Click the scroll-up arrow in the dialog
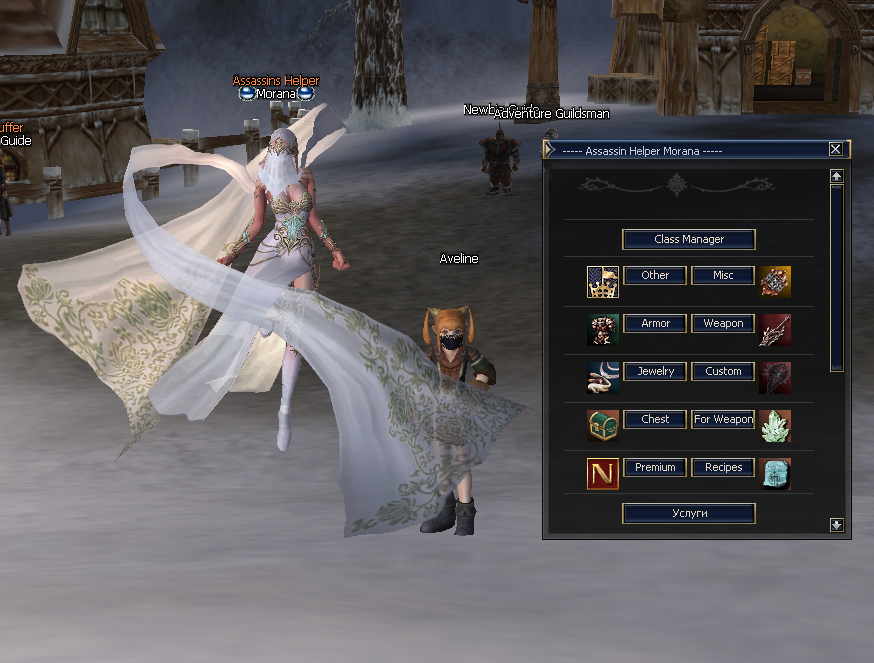 (837, 176)
